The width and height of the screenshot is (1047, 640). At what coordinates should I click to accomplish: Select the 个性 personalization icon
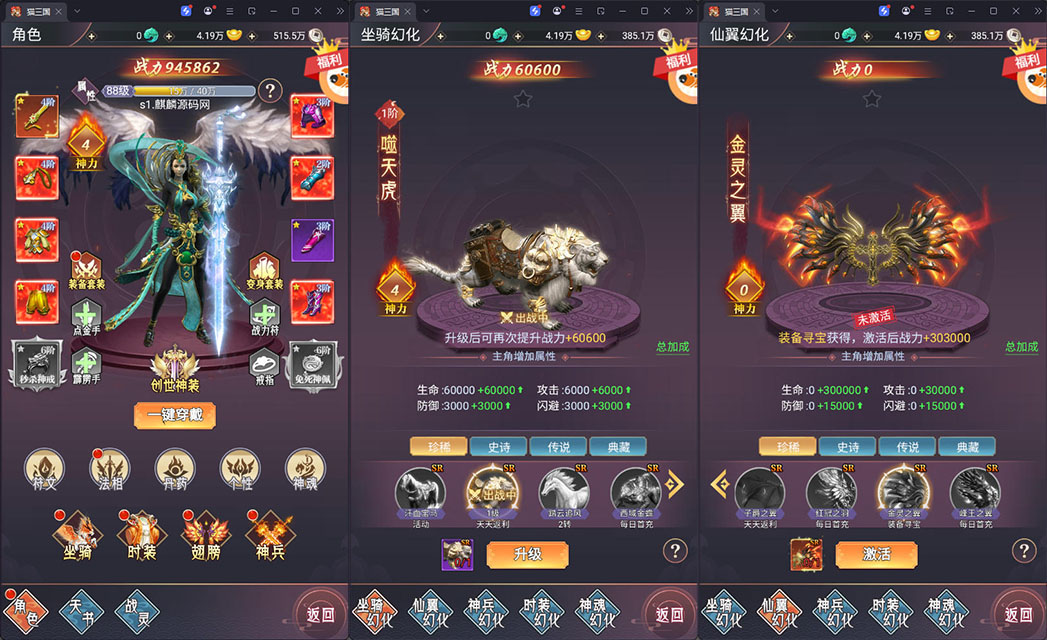point(240,470)
